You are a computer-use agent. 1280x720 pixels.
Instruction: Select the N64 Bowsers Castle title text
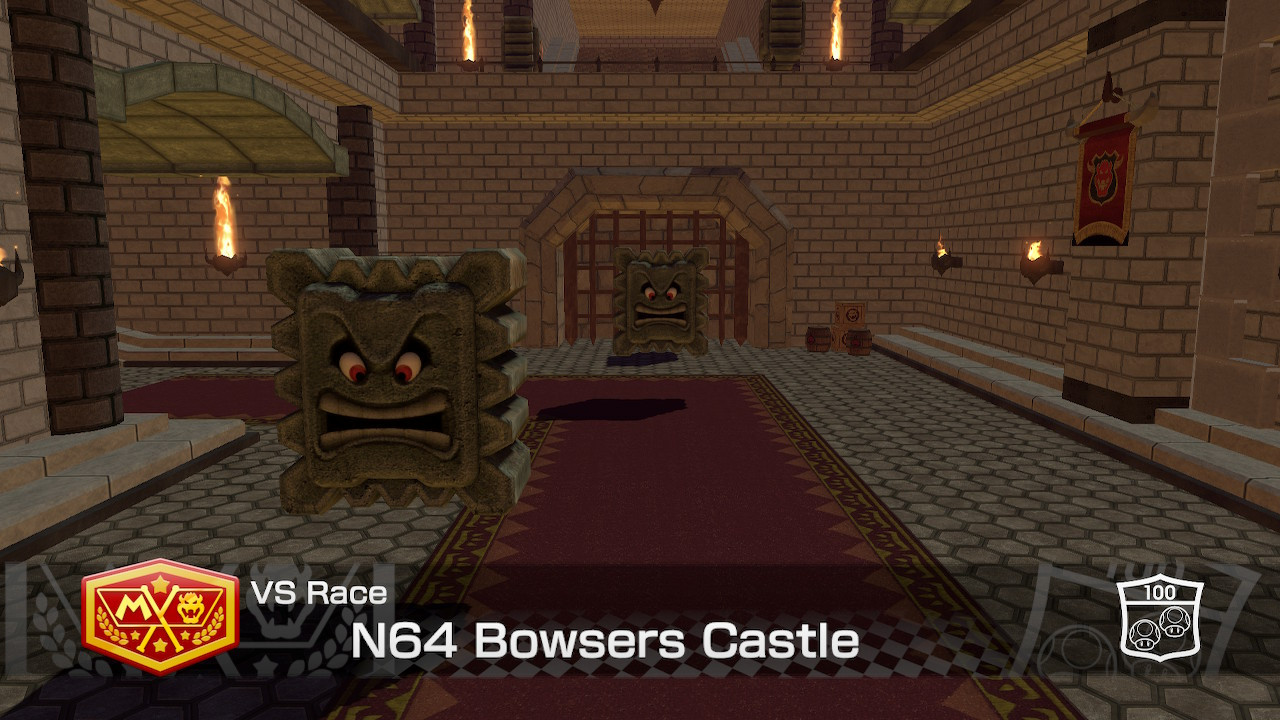(x=604, y=640)
